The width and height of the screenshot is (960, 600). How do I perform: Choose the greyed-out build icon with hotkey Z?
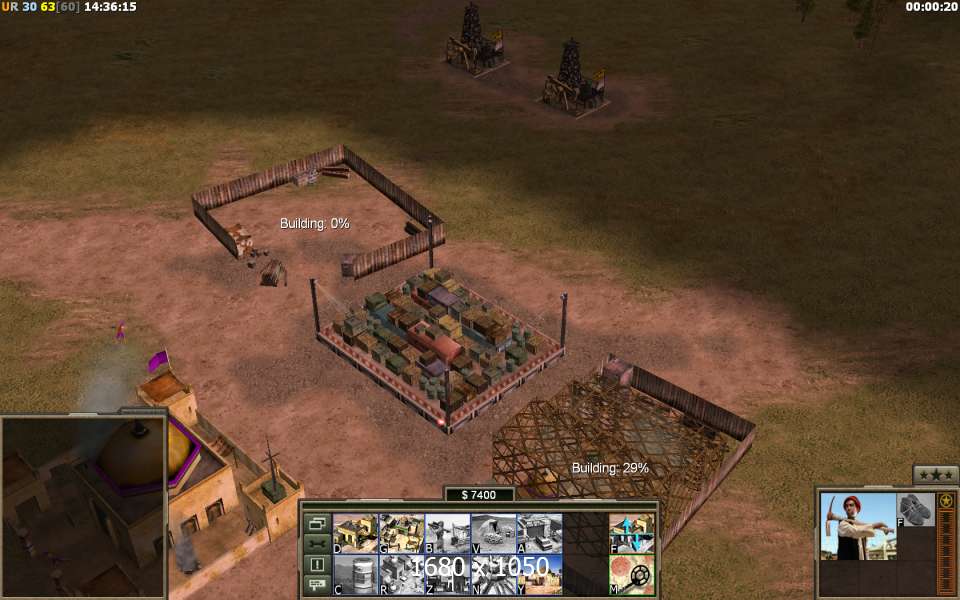[x=447, y=575]
